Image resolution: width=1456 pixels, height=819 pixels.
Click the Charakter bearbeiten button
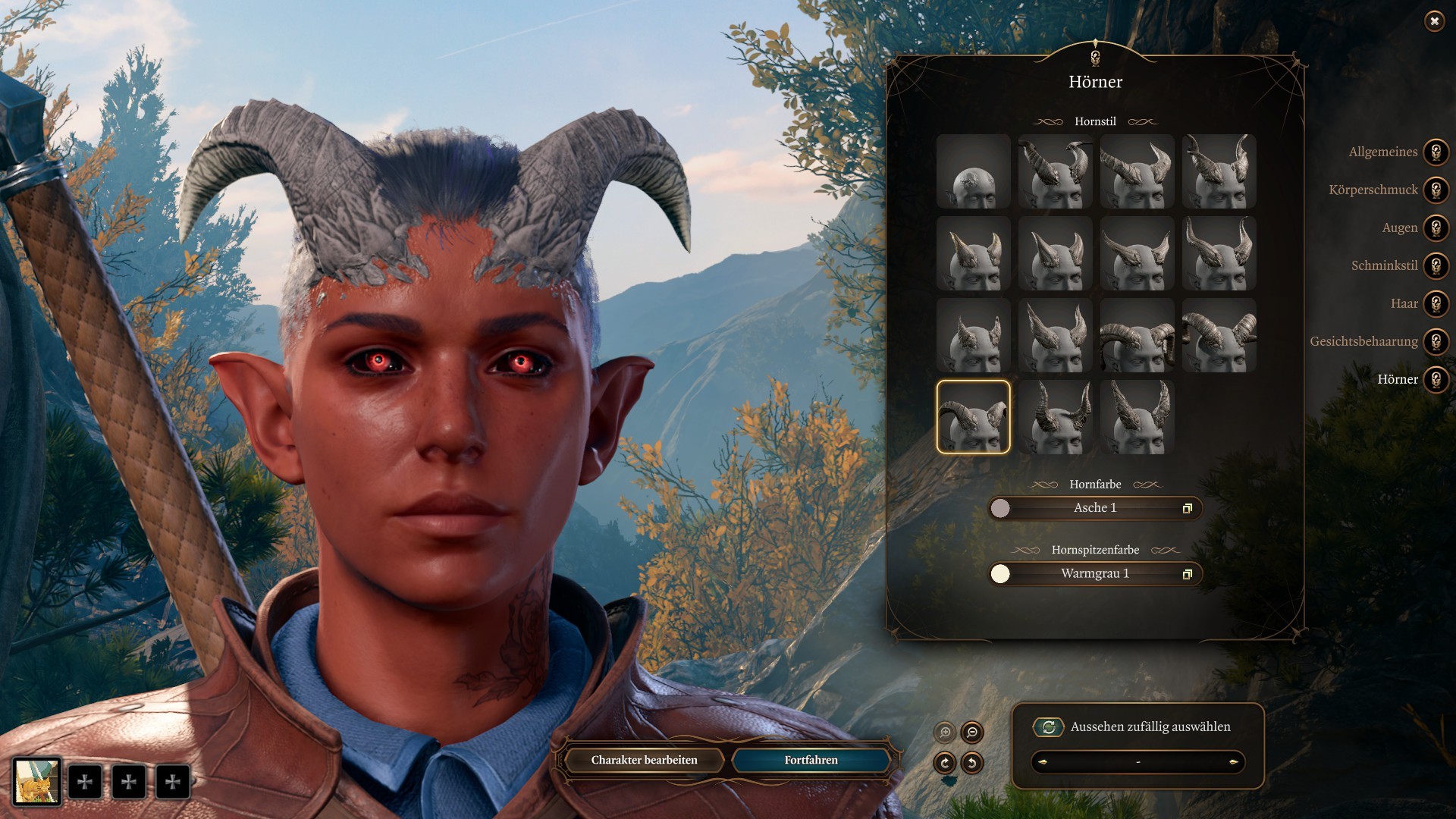[644, 760]
